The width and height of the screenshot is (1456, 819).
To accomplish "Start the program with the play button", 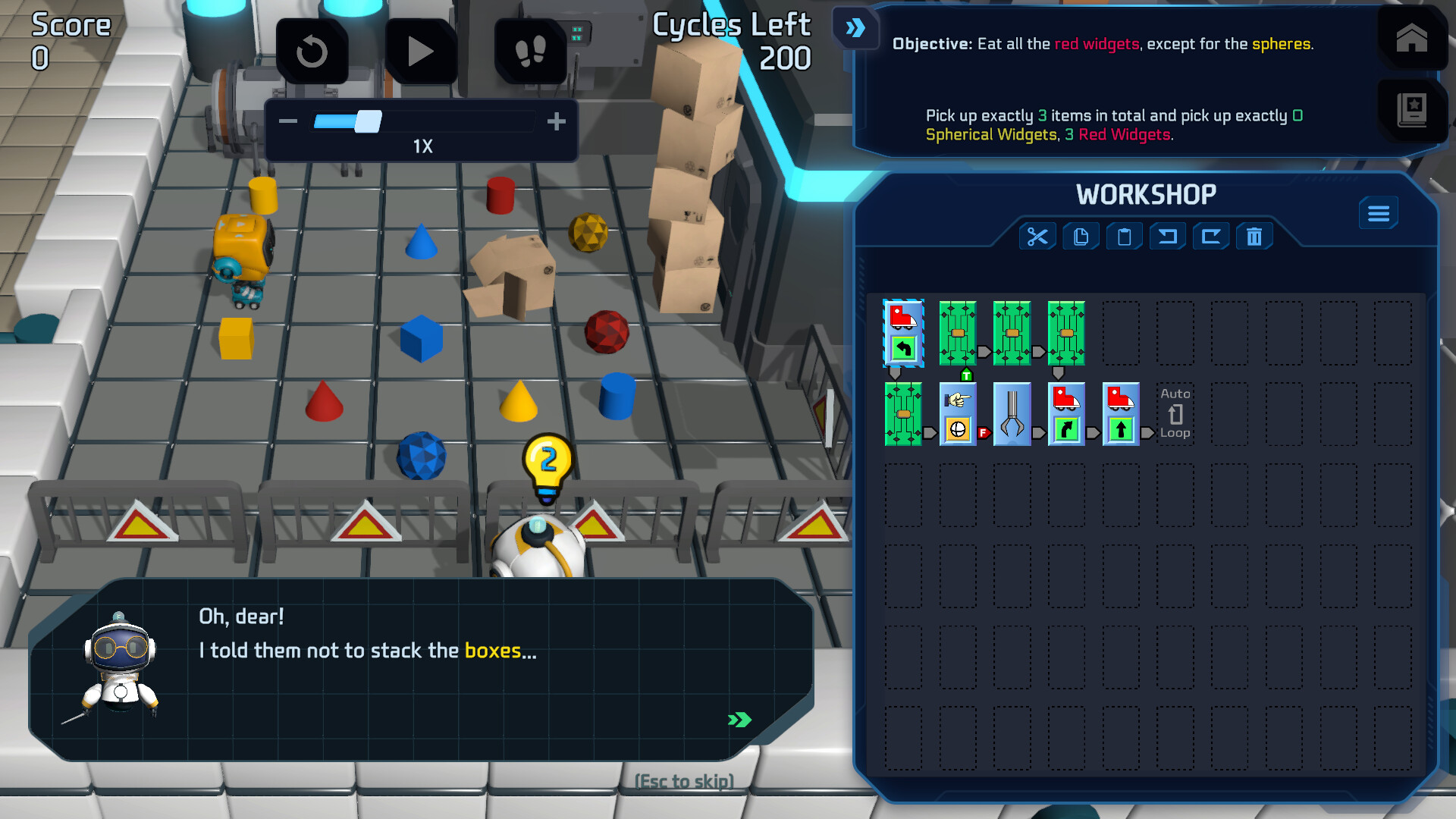I will (x=420, y=52).
